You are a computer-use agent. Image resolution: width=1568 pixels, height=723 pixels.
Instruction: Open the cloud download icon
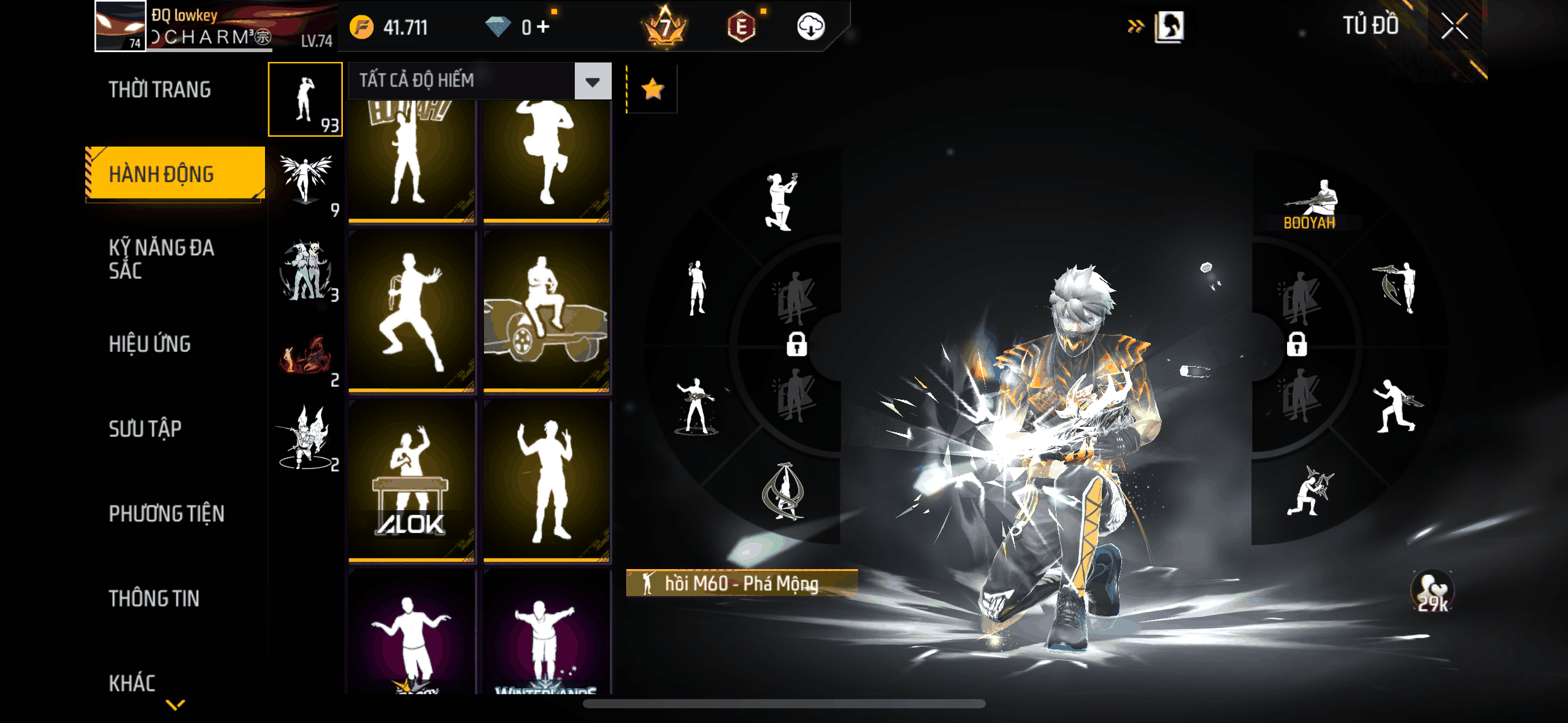point(810,27)
